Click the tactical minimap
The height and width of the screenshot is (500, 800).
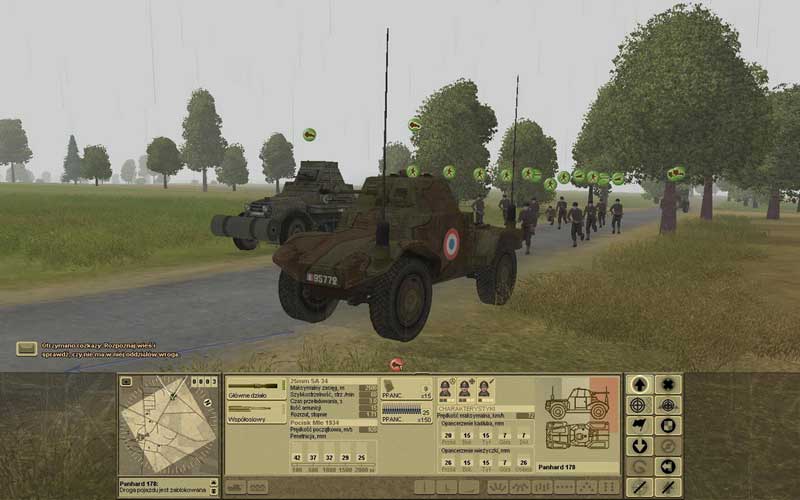(167, 426)
